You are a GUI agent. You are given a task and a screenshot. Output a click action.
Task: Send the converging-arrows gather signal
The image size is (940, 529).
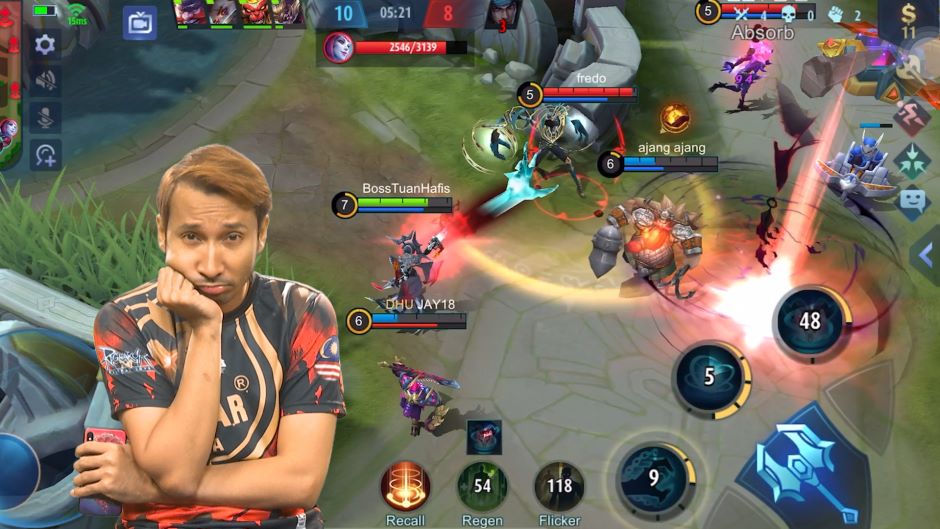pyautogui.click(x=910, y=161)
